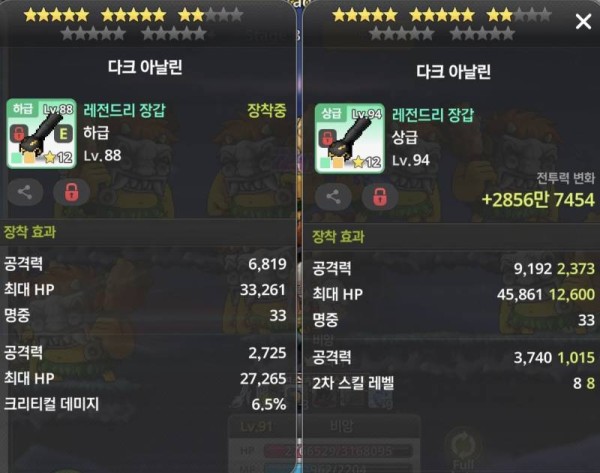Image resolution: width=600 pixels, height=473 pixels.
Task: Select the Lv.94 상급 glove item icon
Action: point(350,138)
